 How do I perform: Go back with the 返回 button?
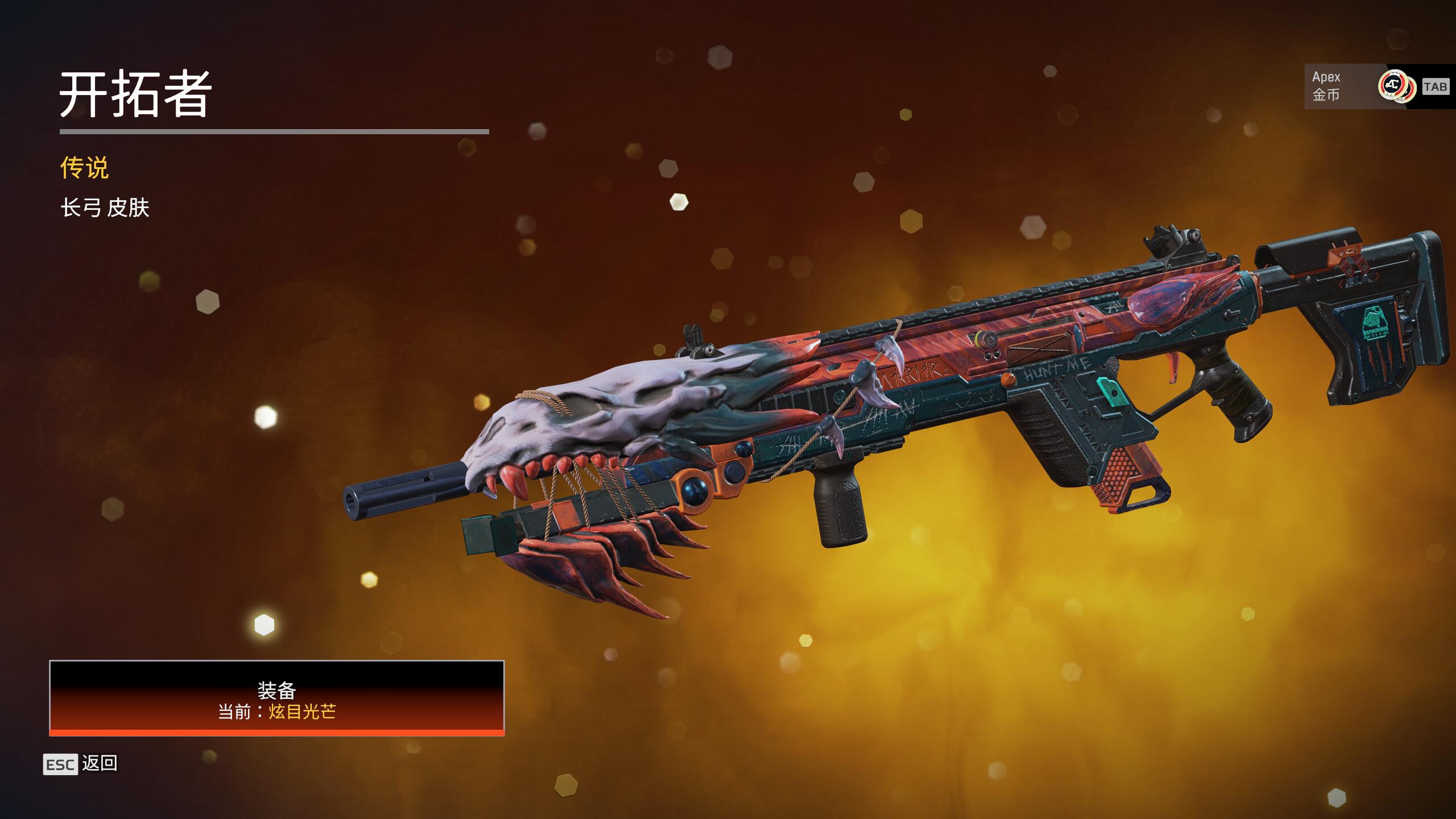[81, 763]
